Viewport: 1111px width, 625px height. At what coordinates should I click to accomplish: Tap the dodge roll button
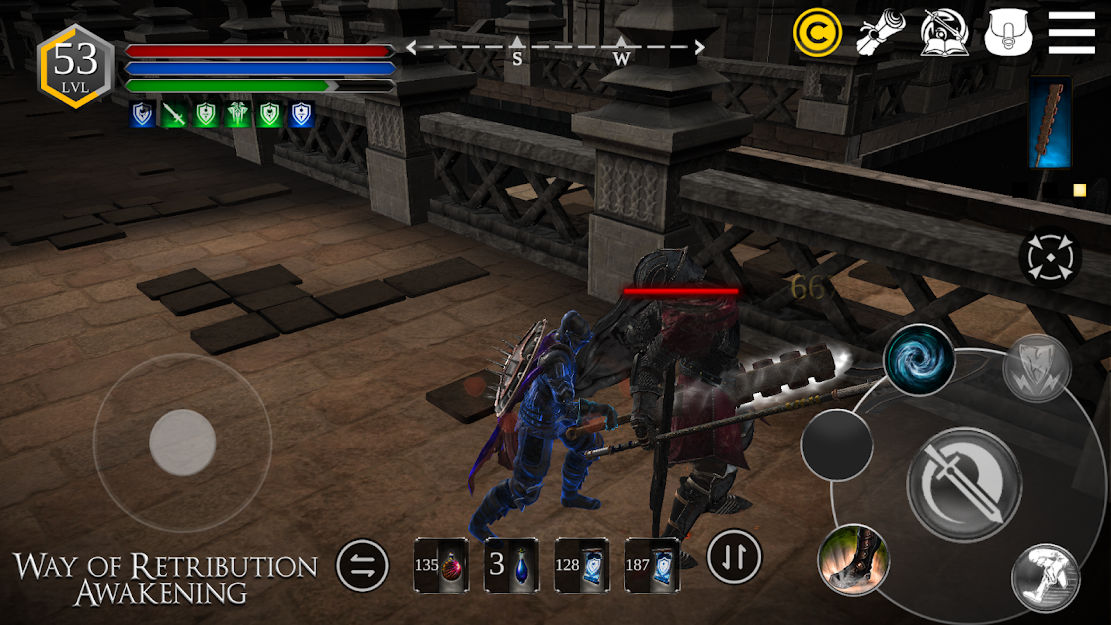pos(1044,578)
